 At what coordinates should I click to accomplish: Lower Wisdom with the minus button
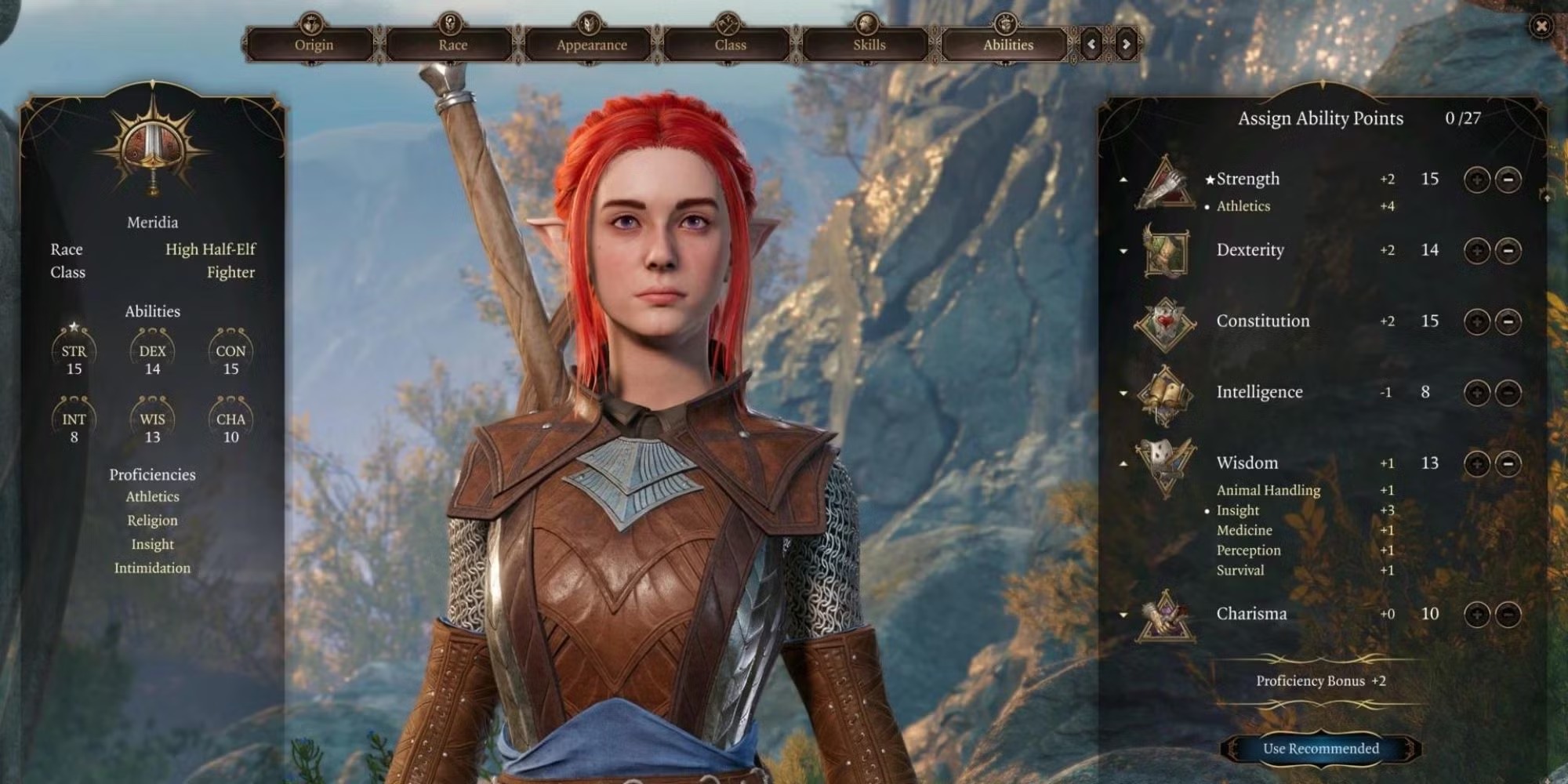(x=1508, y=463)
